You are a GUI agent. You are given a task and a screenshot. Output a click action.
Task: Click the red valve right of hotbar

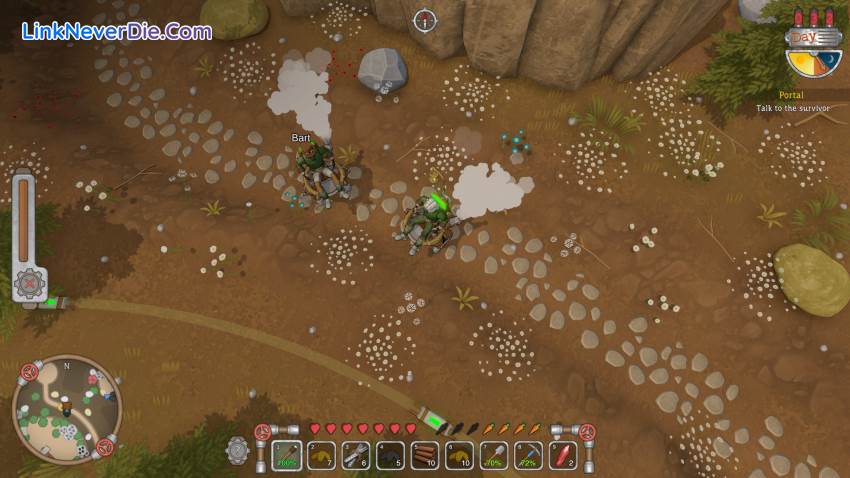point(587,433)
